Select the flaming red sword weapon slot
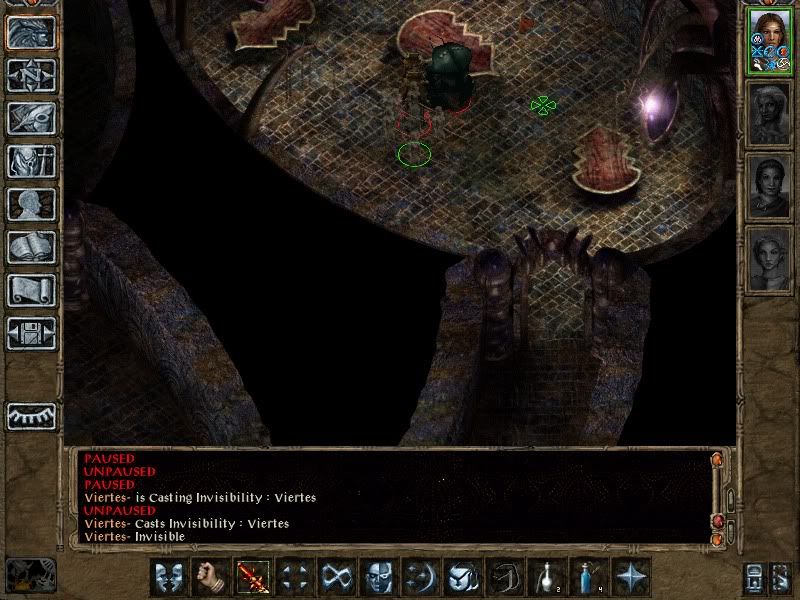This screenshot has height=600, width=800. click(x=253, y=577)
